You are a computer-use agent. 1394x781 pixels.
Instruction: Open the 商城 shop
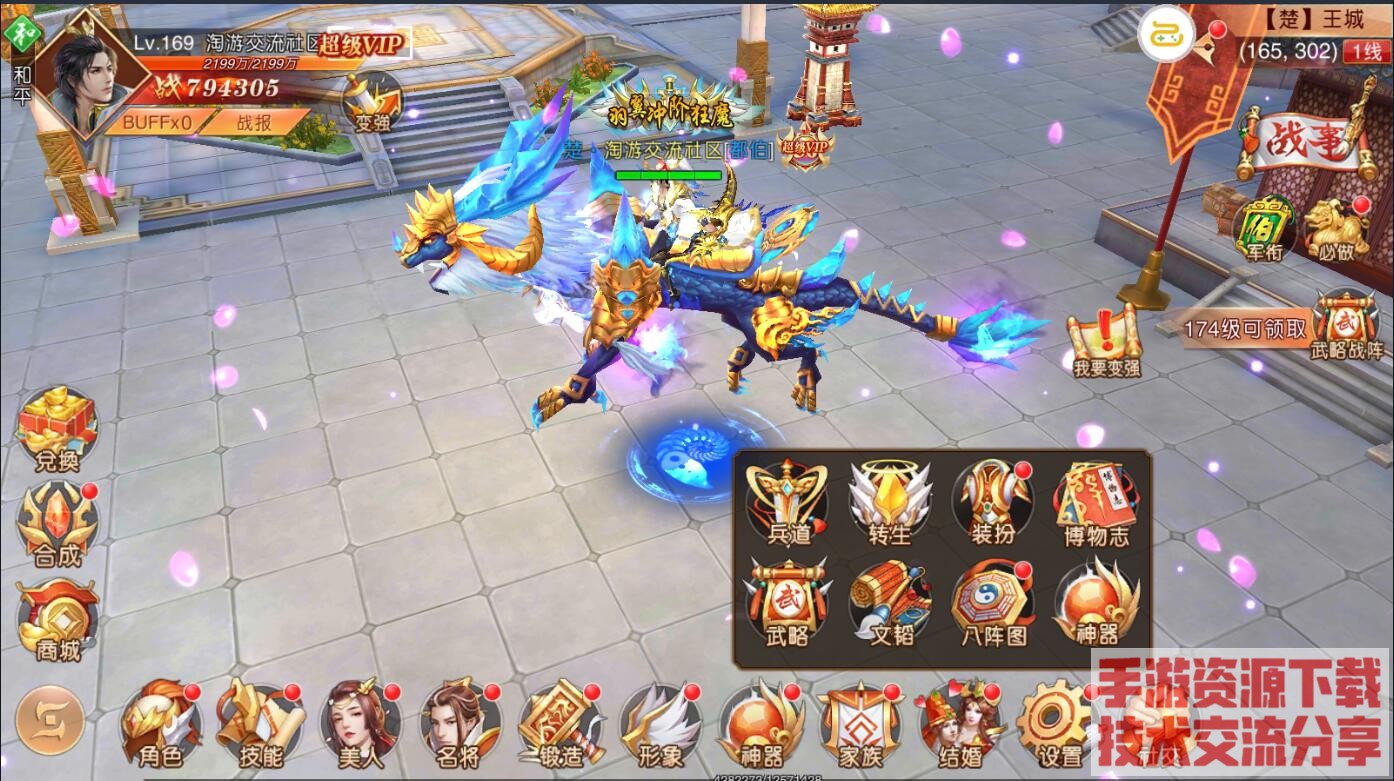[x=57, y=620]
